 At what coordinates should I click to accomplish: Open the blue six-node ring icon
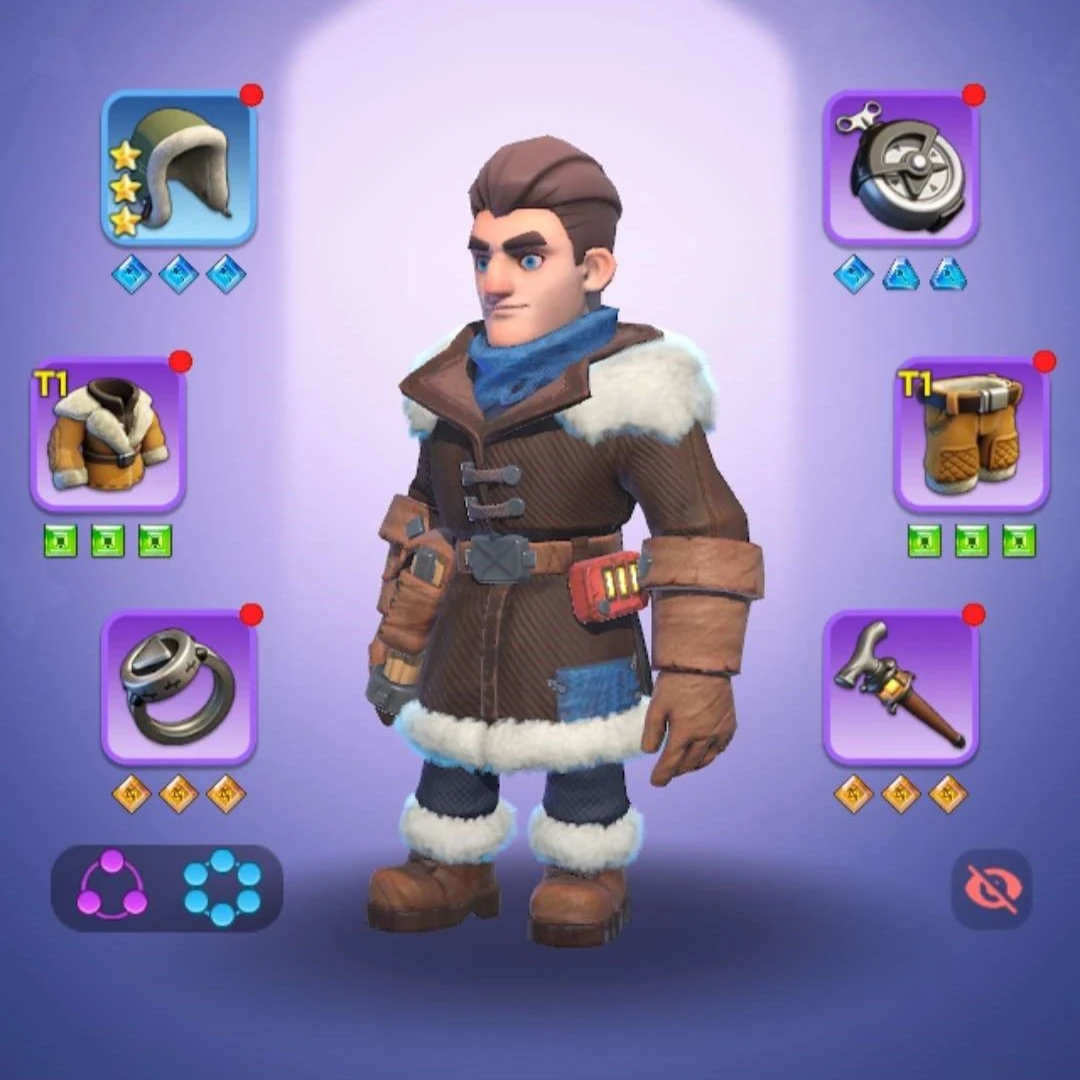(x=222, y=888)
